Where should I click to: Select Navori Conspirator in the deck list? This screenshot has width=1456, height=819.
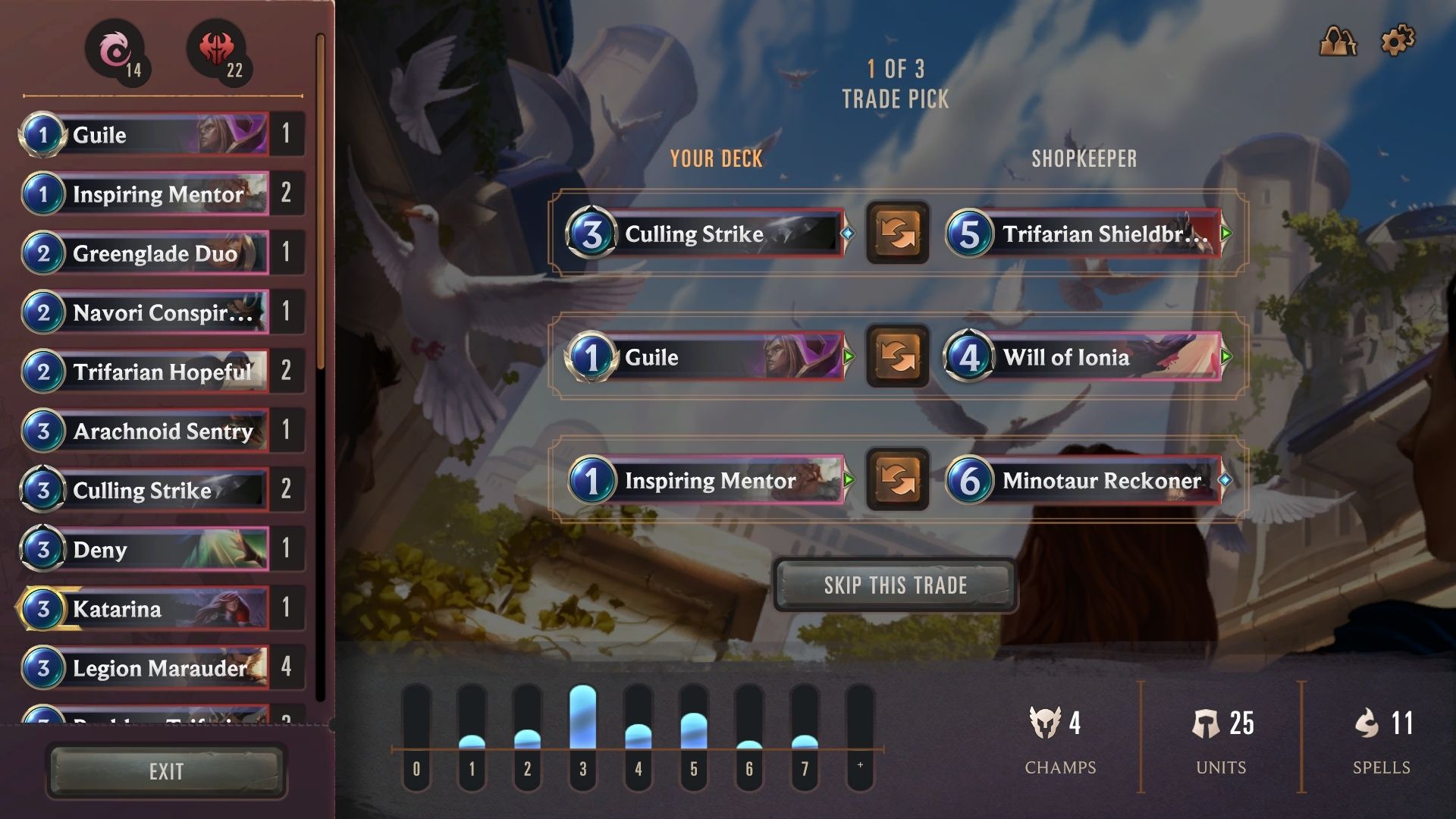point(144,312)
